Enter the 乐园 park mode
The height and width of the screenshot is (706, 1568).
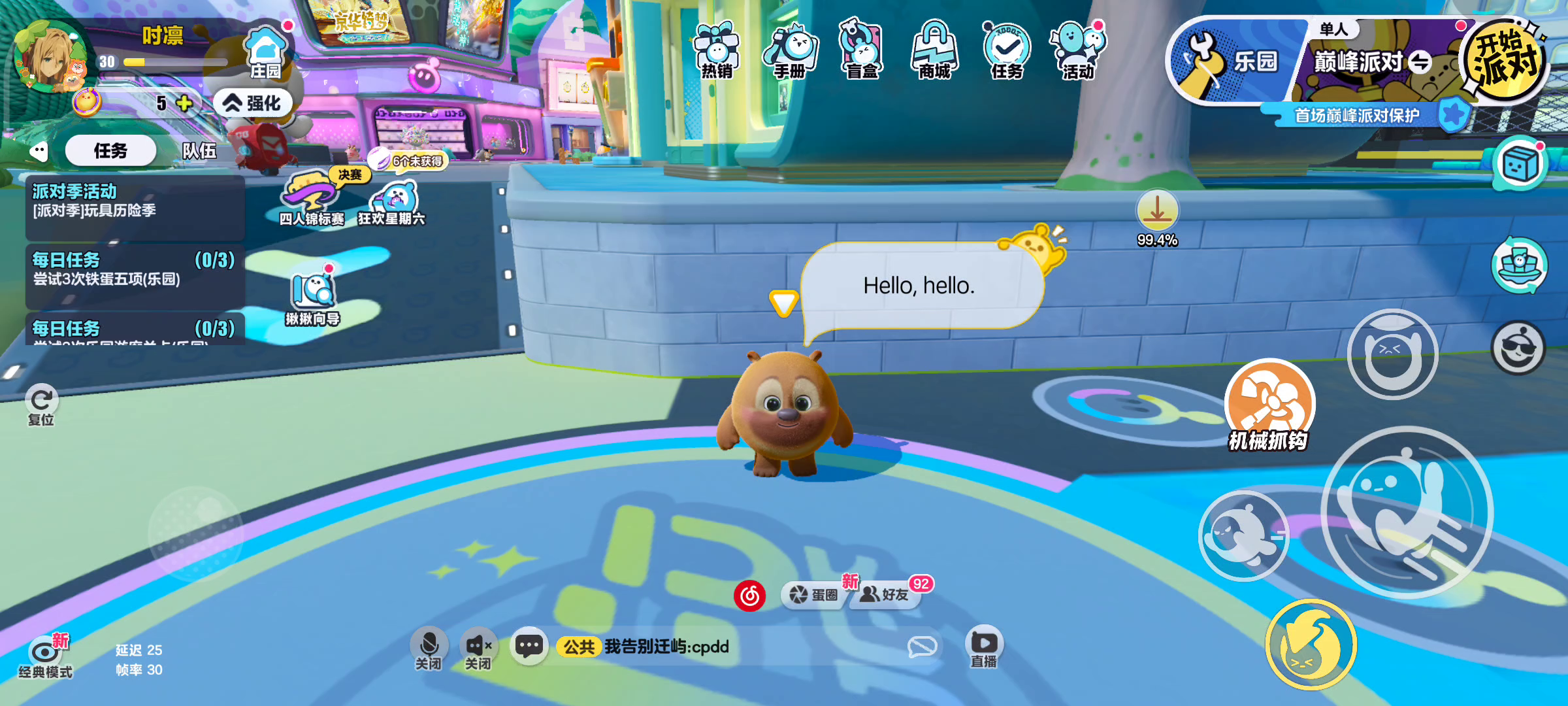pos(1232,62)
